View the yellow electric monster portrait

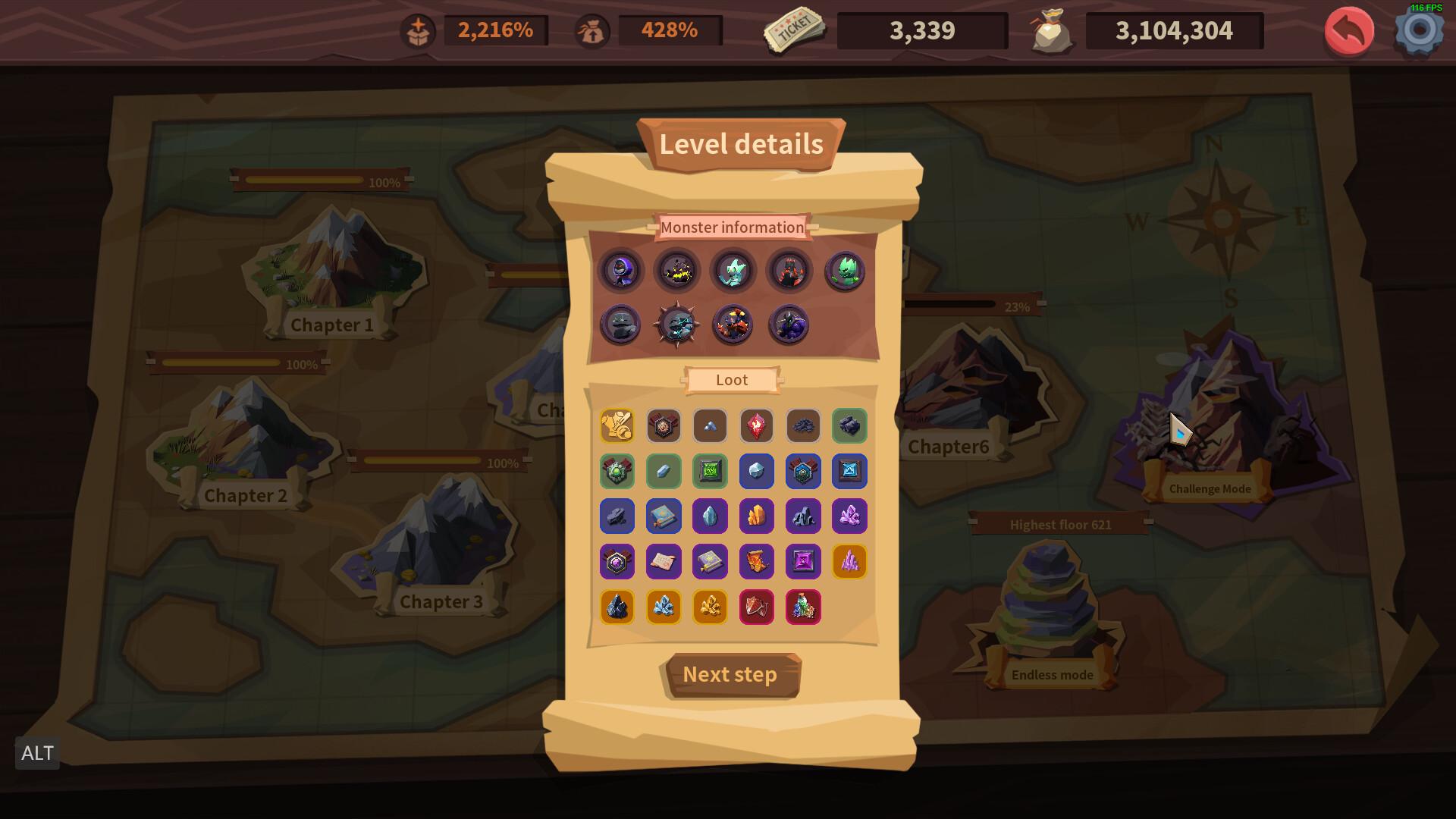(677, 271)
